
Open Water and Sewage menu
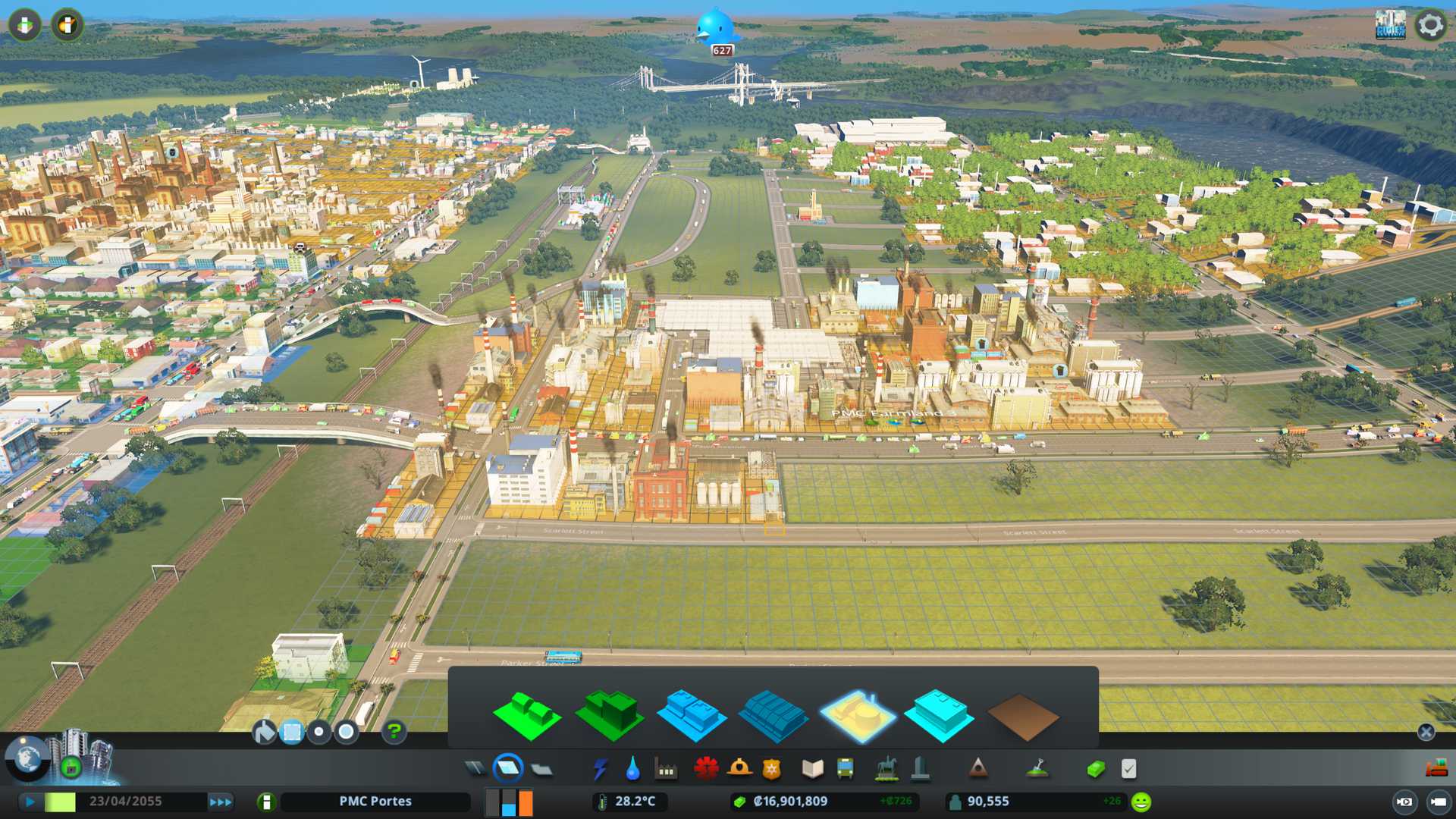point(632,769)
